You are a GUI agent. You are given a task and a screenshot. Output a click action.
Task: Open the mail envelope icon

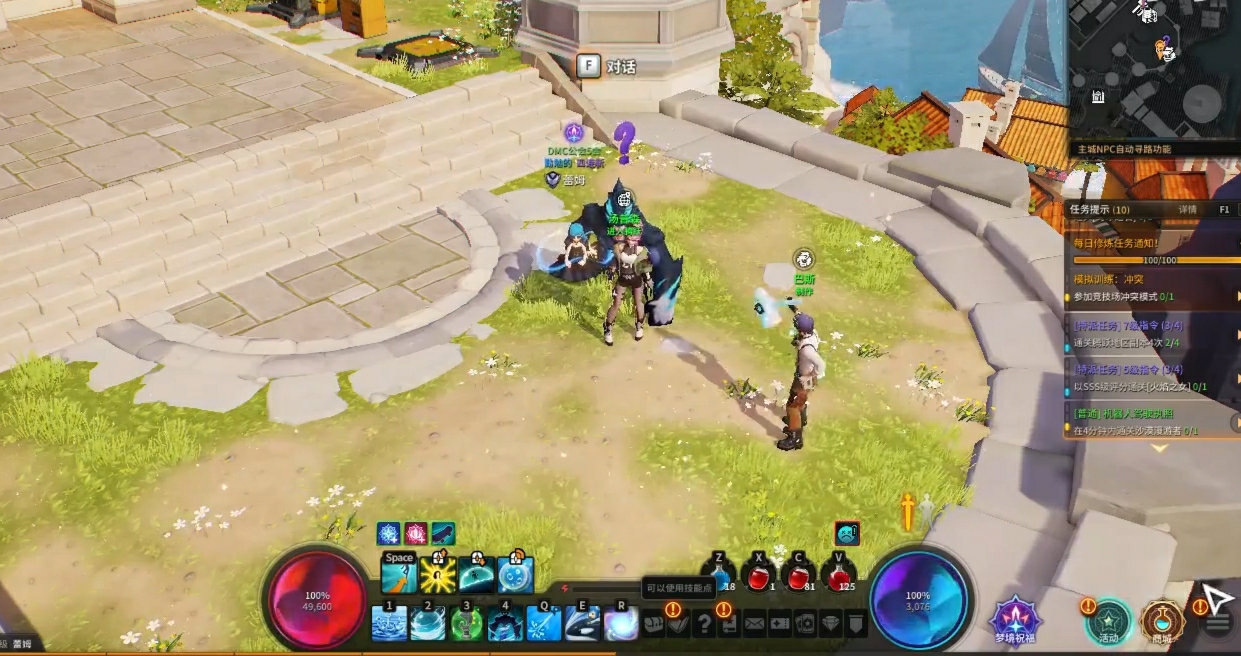[754, 625]
